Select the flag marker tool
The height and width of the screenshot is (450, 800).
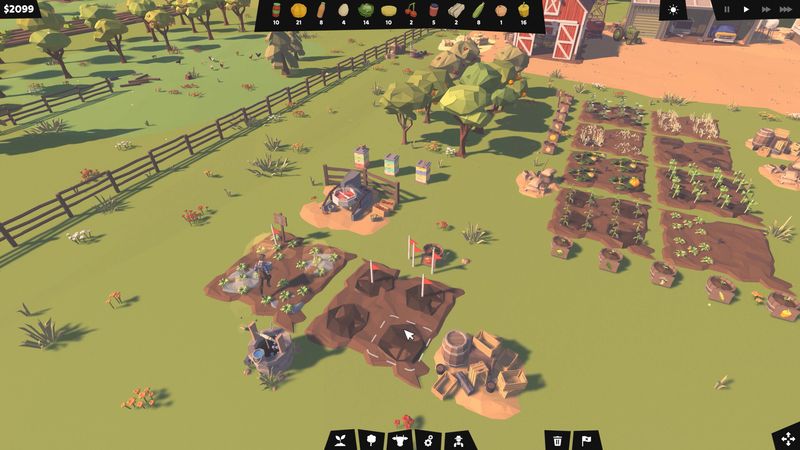point(587,439)
